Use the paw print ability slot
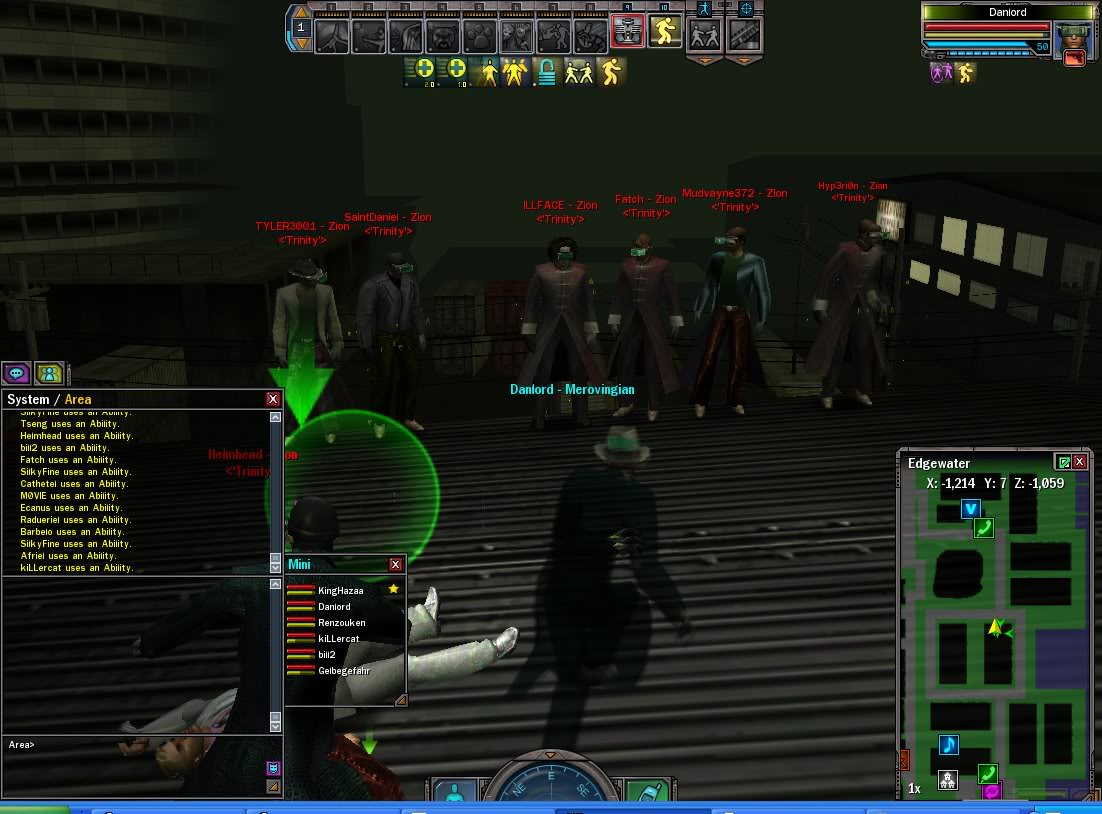This screenshot has width=1102, height=814. click(x=480, y=36)
